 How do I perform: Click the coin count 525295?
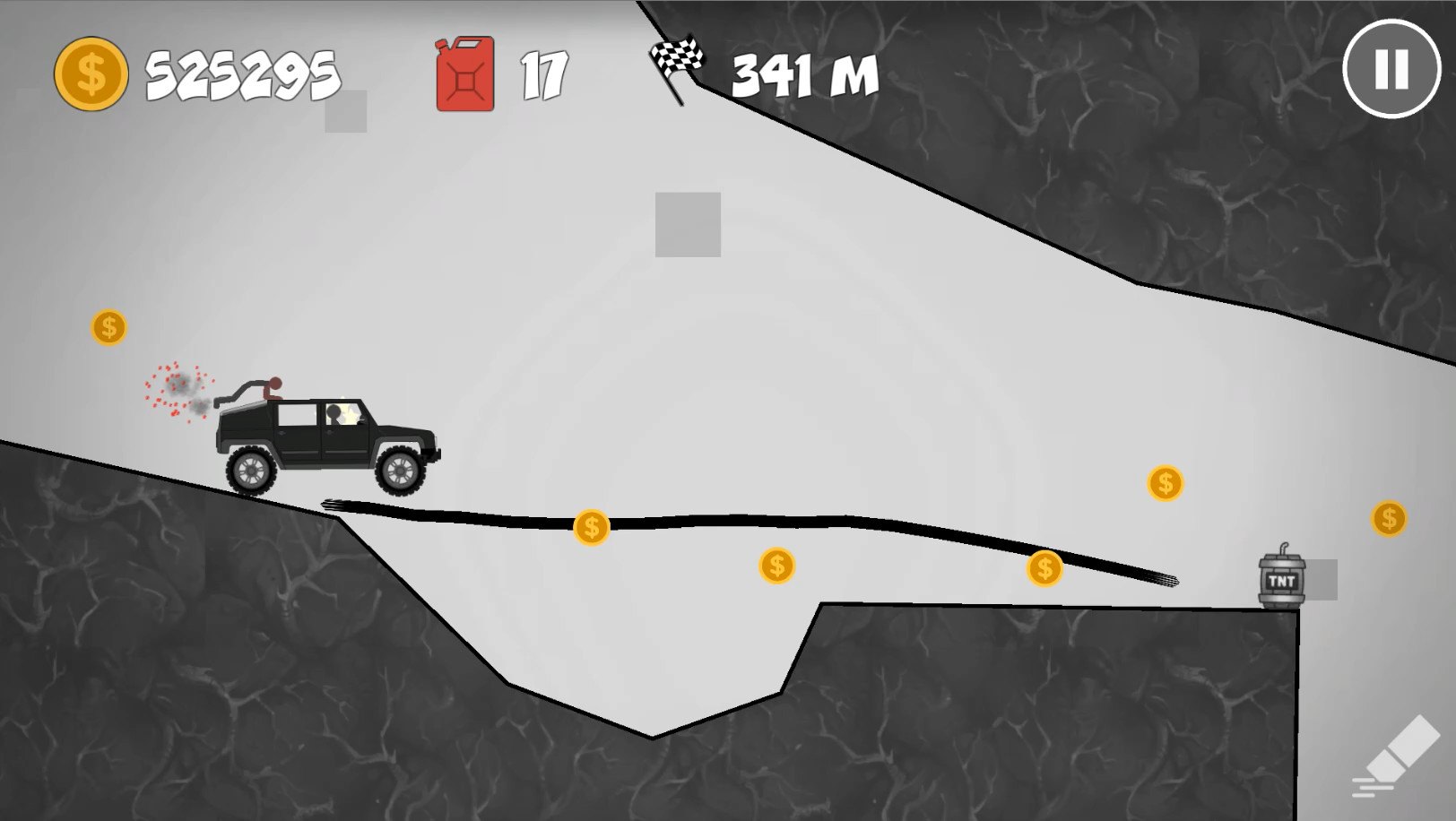240,73
